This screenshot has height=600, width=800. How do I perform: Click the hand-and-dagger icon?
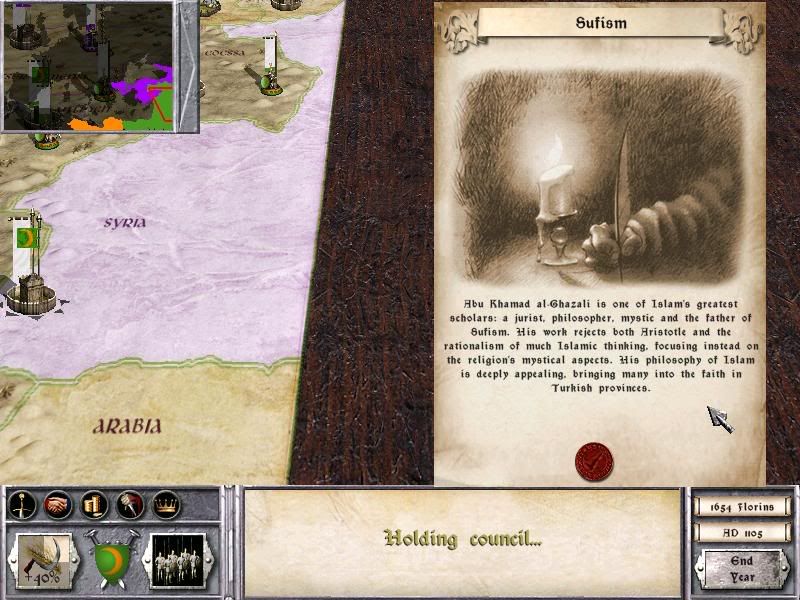tap(128, 506)
